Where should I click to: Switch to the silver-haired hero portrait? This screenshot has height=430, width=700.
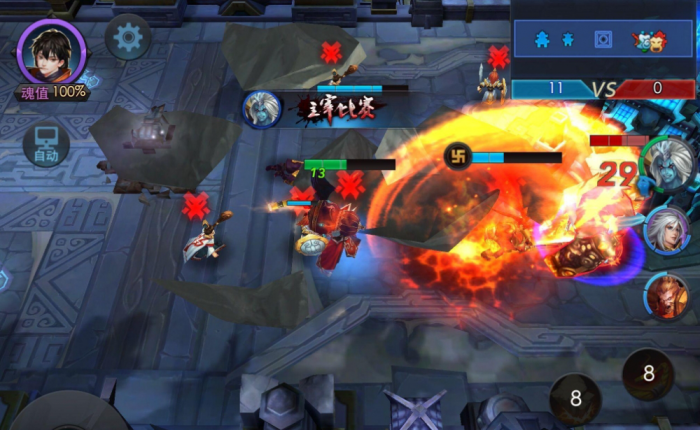[668, 232]
